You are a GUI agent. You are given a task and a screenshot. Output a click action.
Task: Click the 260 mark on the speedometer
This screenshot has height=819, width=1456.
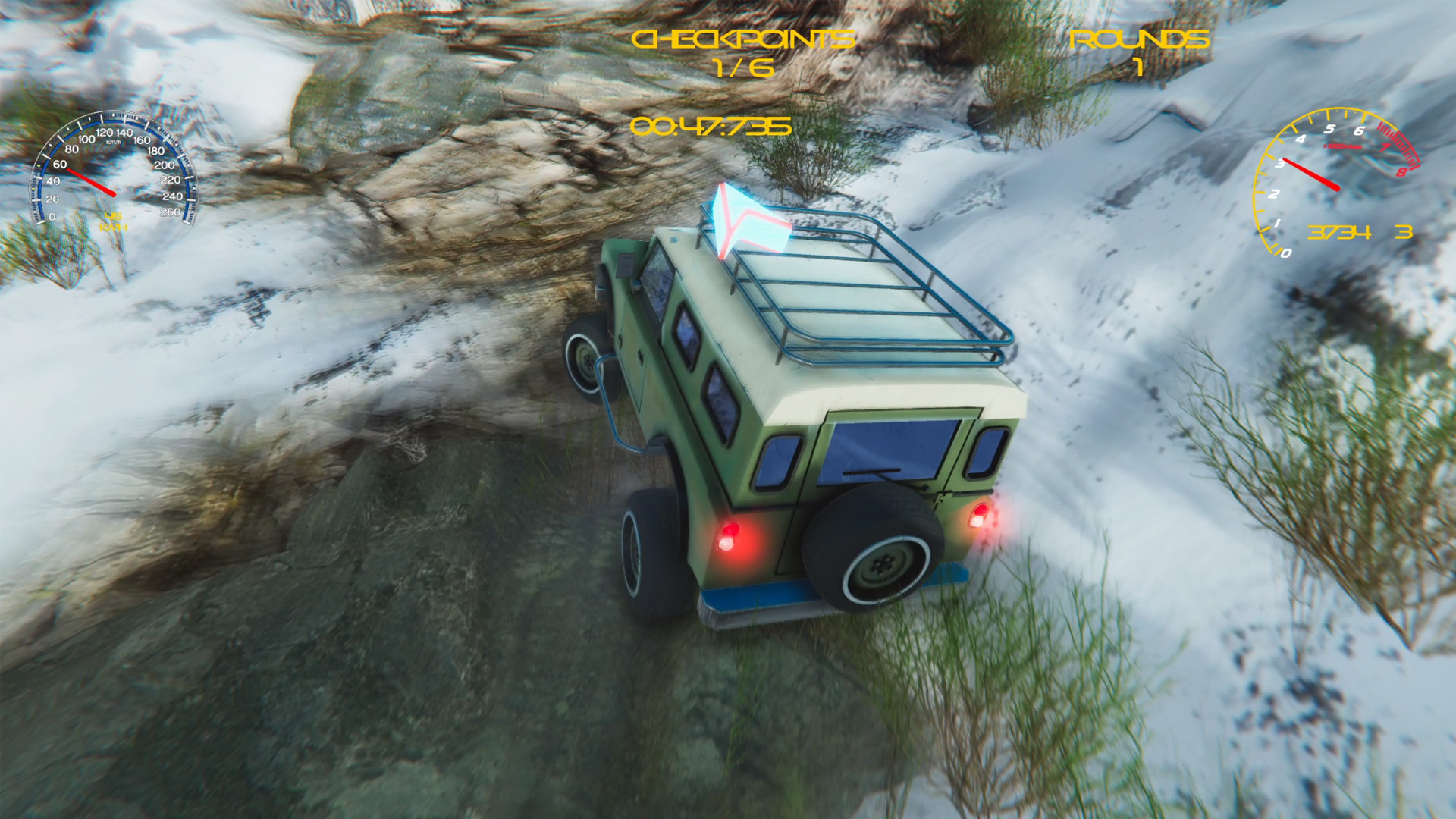pos(171,211)
